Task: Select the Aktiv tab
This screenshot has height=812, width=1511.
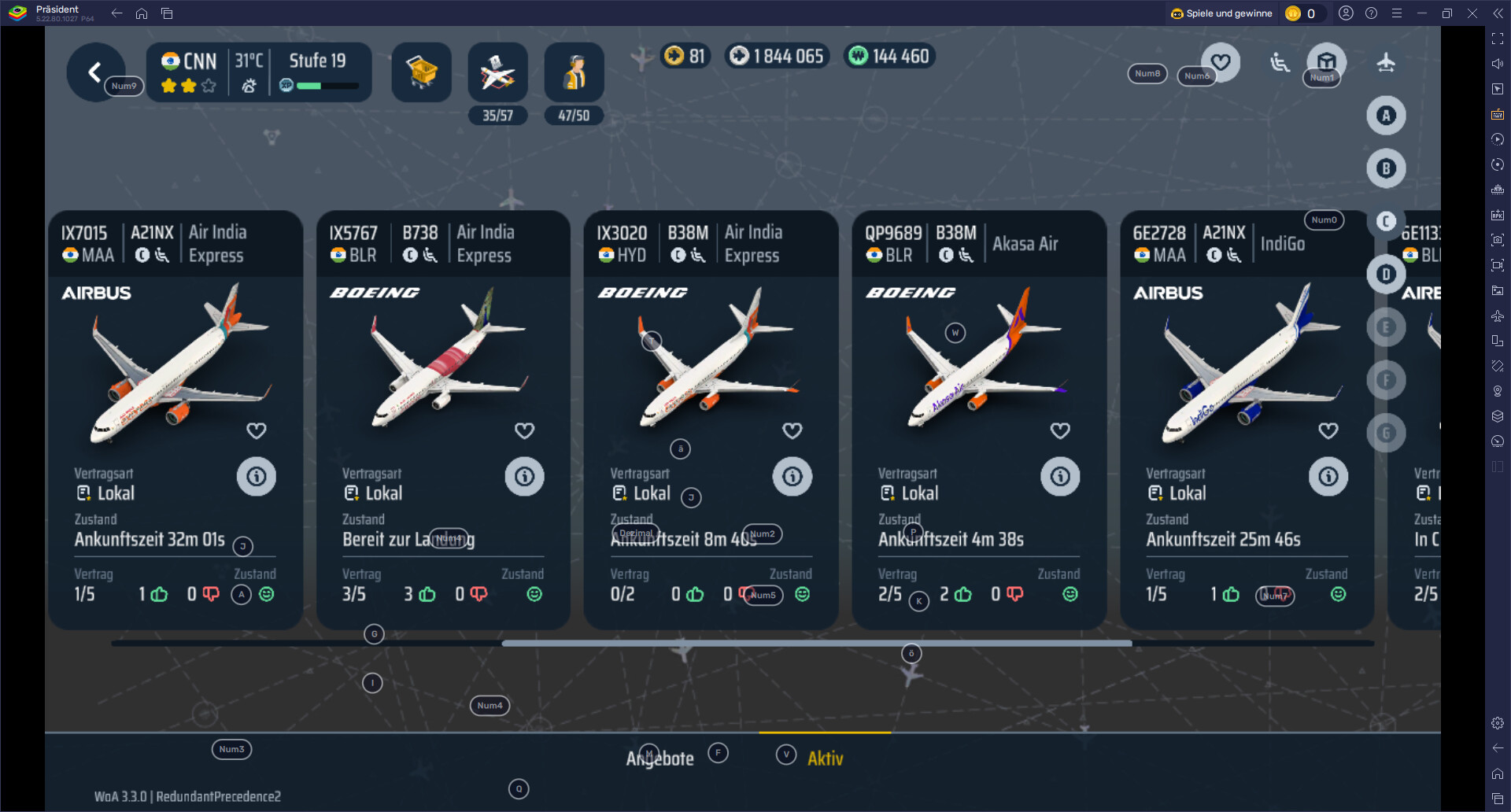Action: 825,758
